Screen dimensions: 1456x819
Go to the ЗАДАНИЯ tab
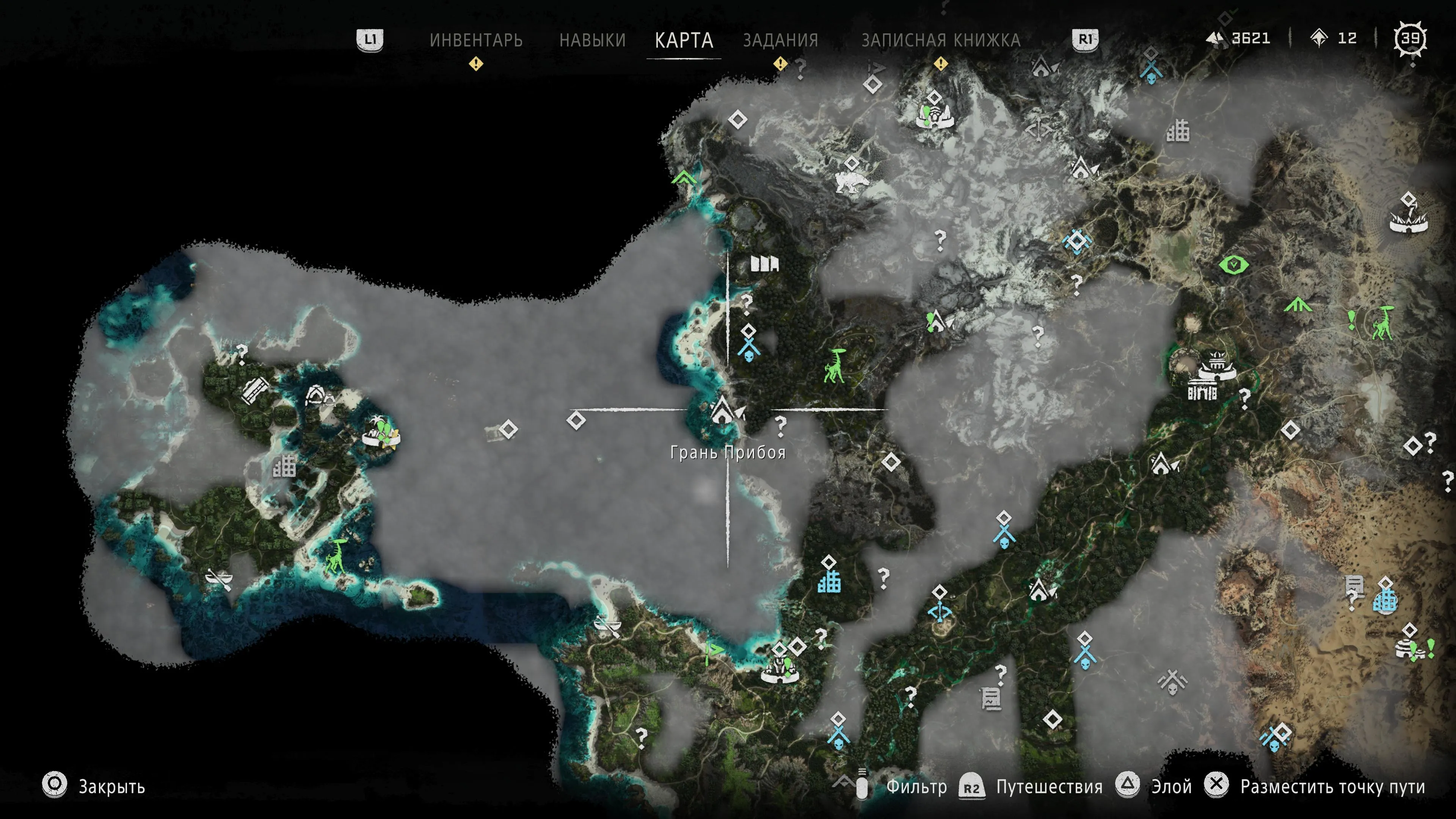coord(781,40)
